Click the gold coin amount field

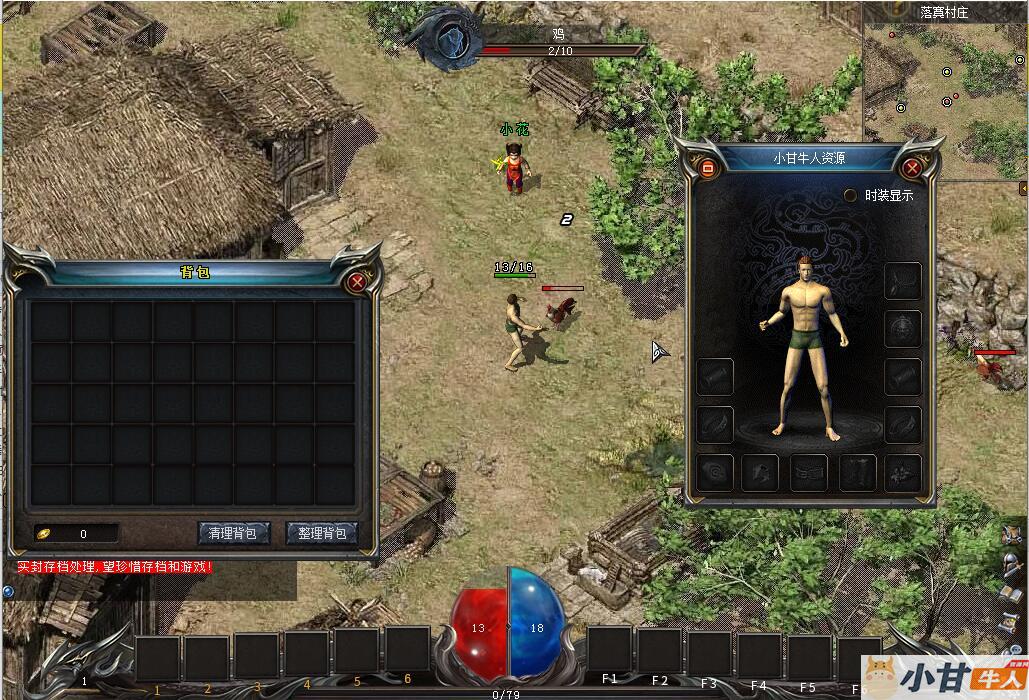[x=77, y=534]
